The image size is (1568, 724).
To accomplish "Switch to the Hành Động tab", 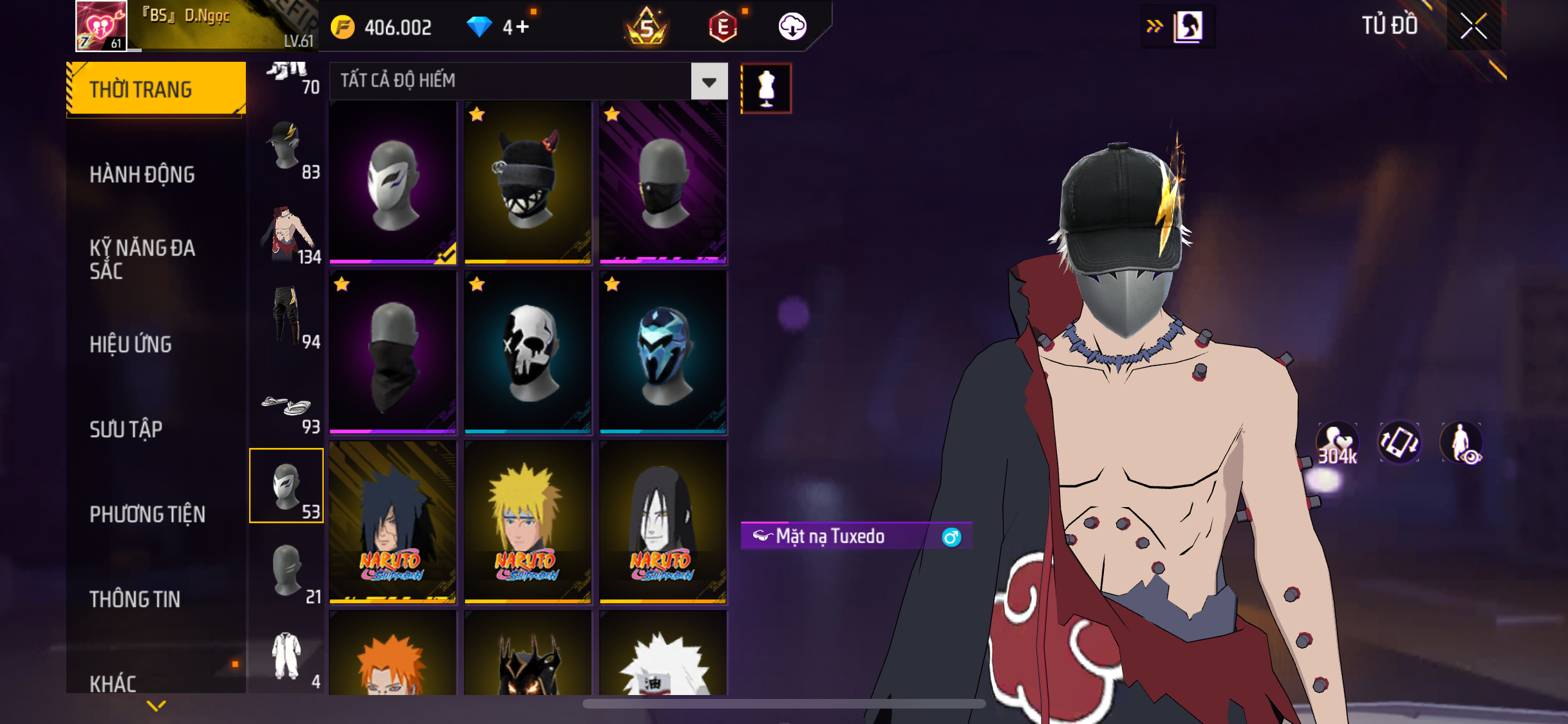I will [142, 174].
